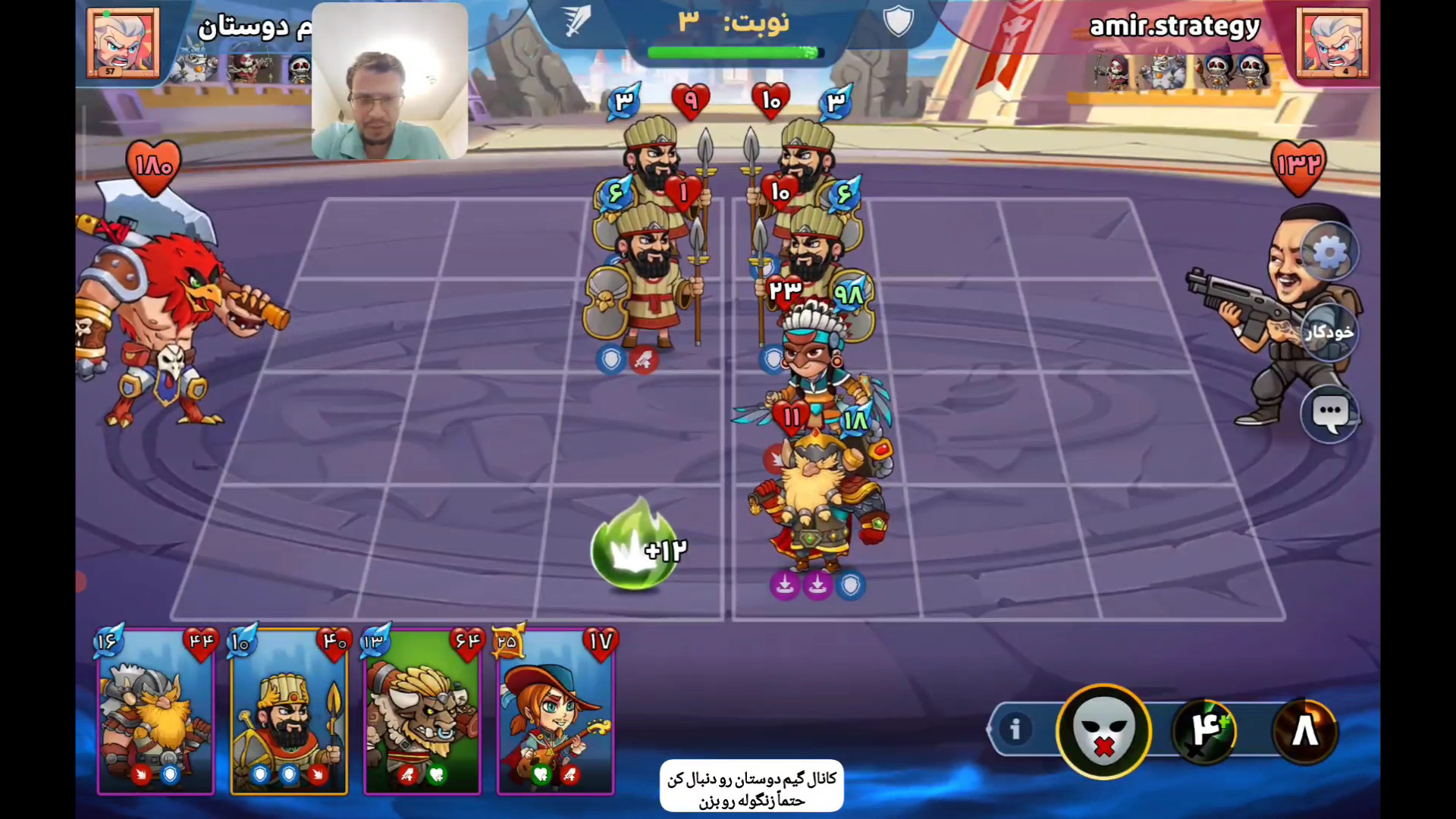Collect the green +12 flame orb

pos(634,546)
